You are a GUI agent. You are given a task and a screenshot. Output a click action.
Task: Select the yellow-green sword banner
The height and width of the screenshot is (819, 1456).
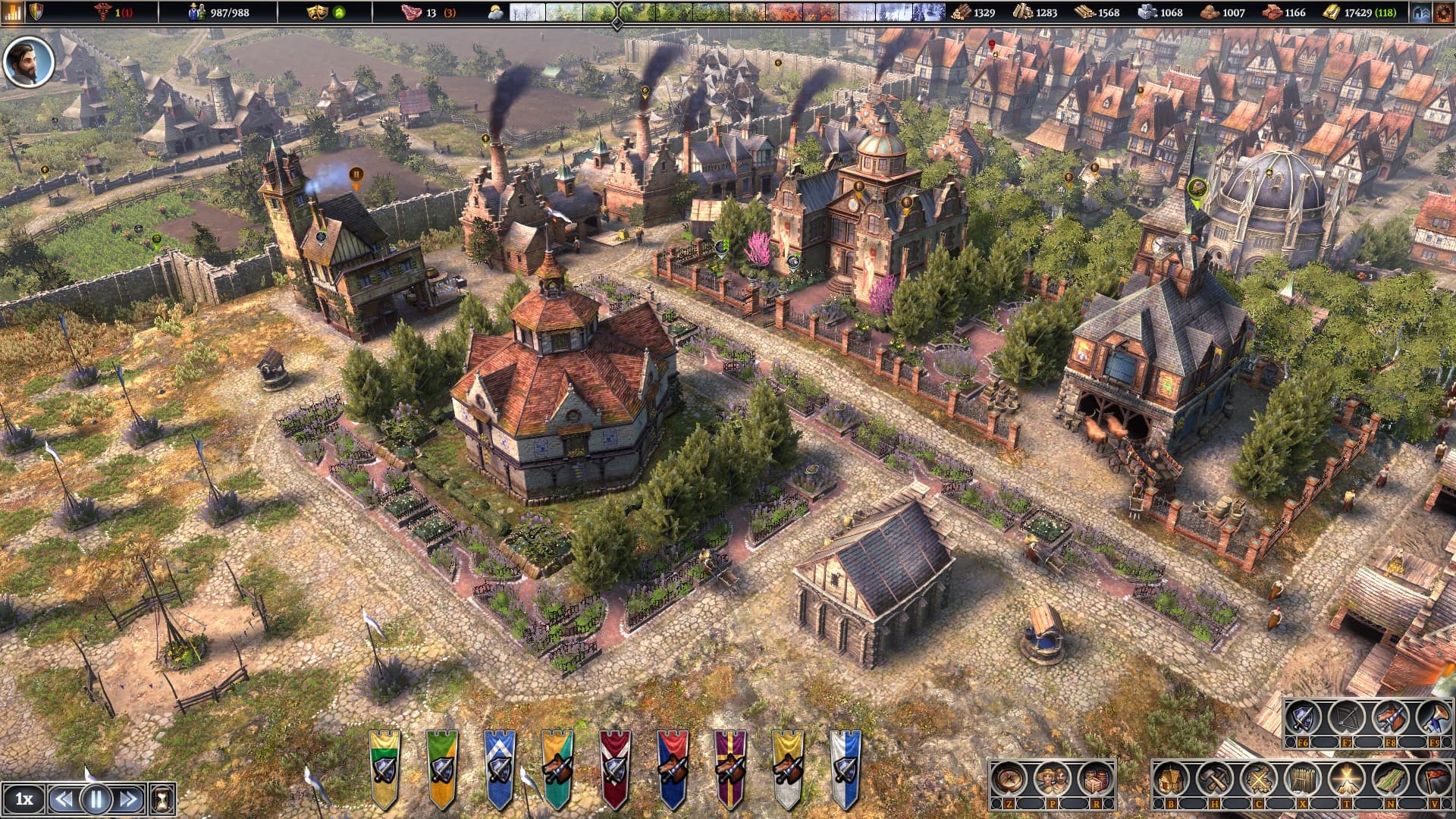384,769
